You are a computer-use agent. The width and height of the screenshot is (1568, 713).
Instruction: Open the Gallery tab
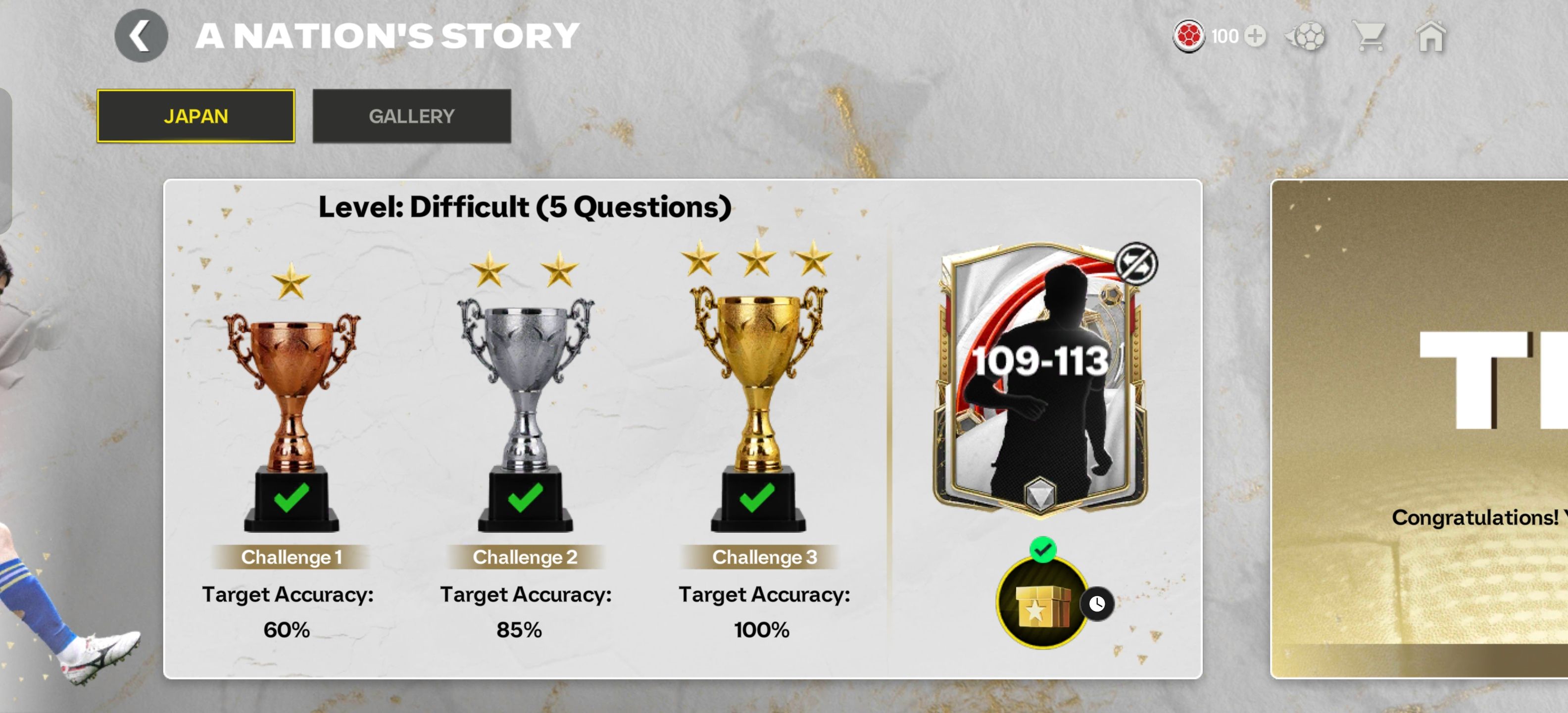(411, 116)
